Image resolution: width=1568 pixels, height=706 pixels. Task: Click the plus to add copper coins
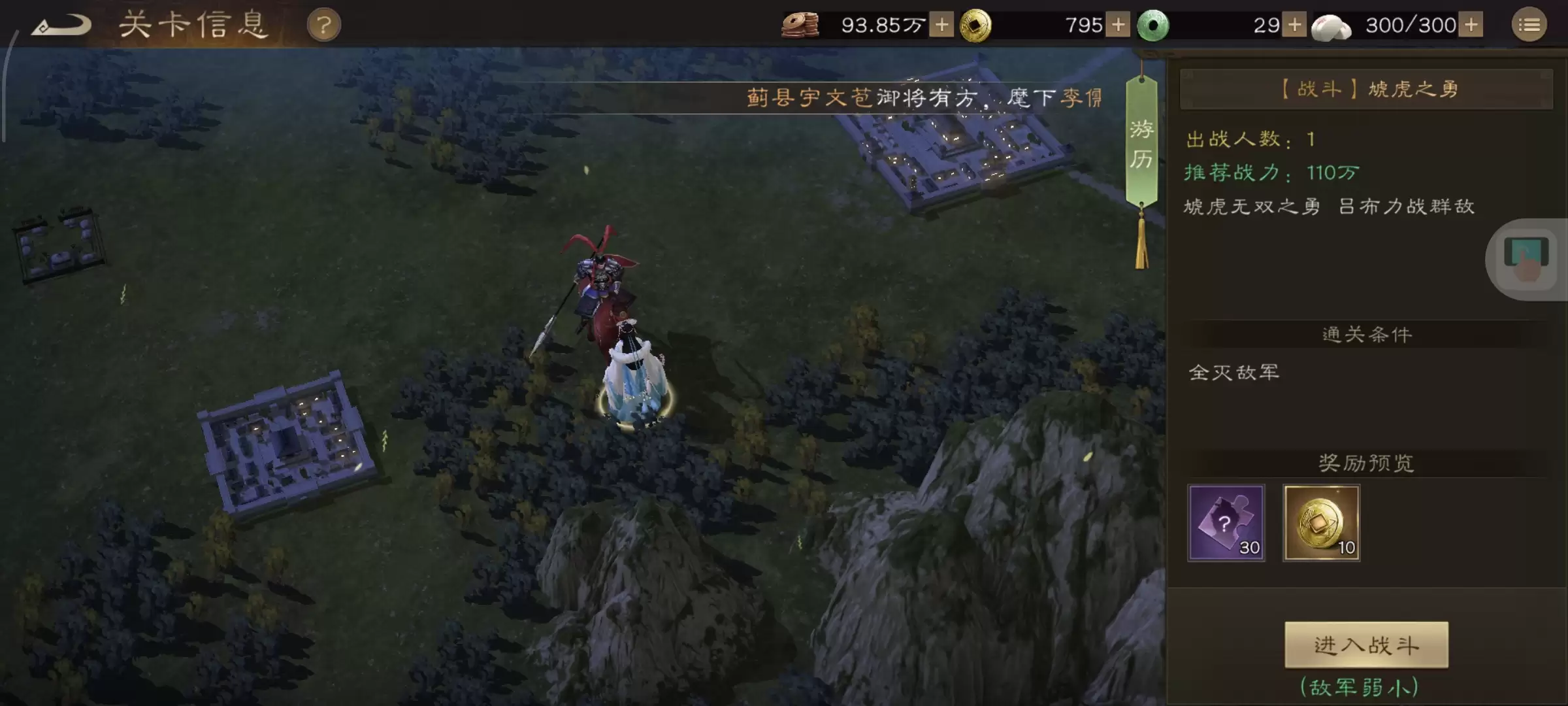click(941, 25)
